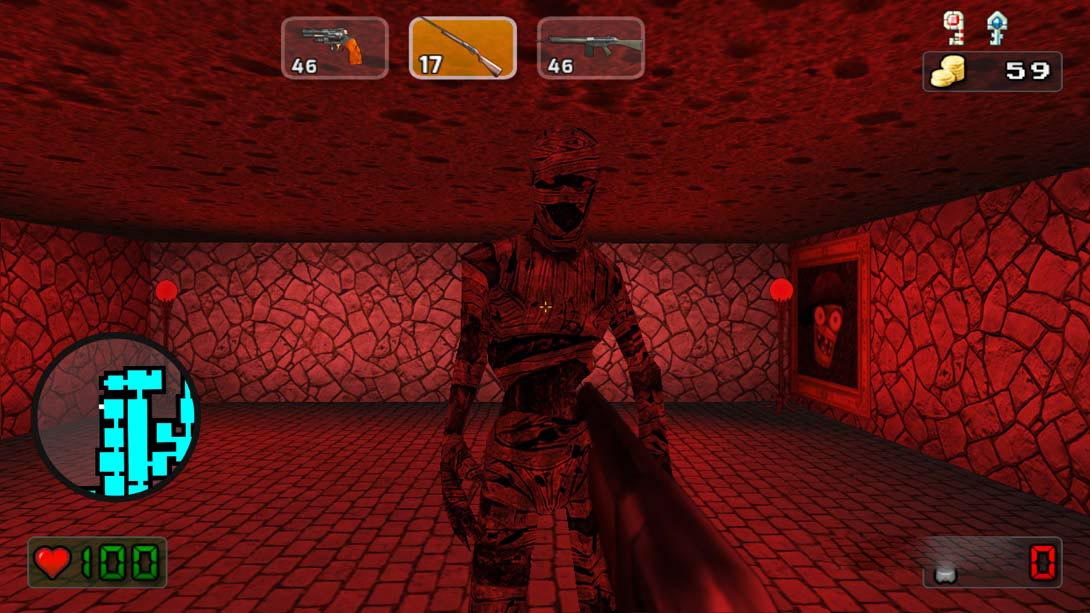Click the blue key icon

pyautogui.click(x=994, y=27)
